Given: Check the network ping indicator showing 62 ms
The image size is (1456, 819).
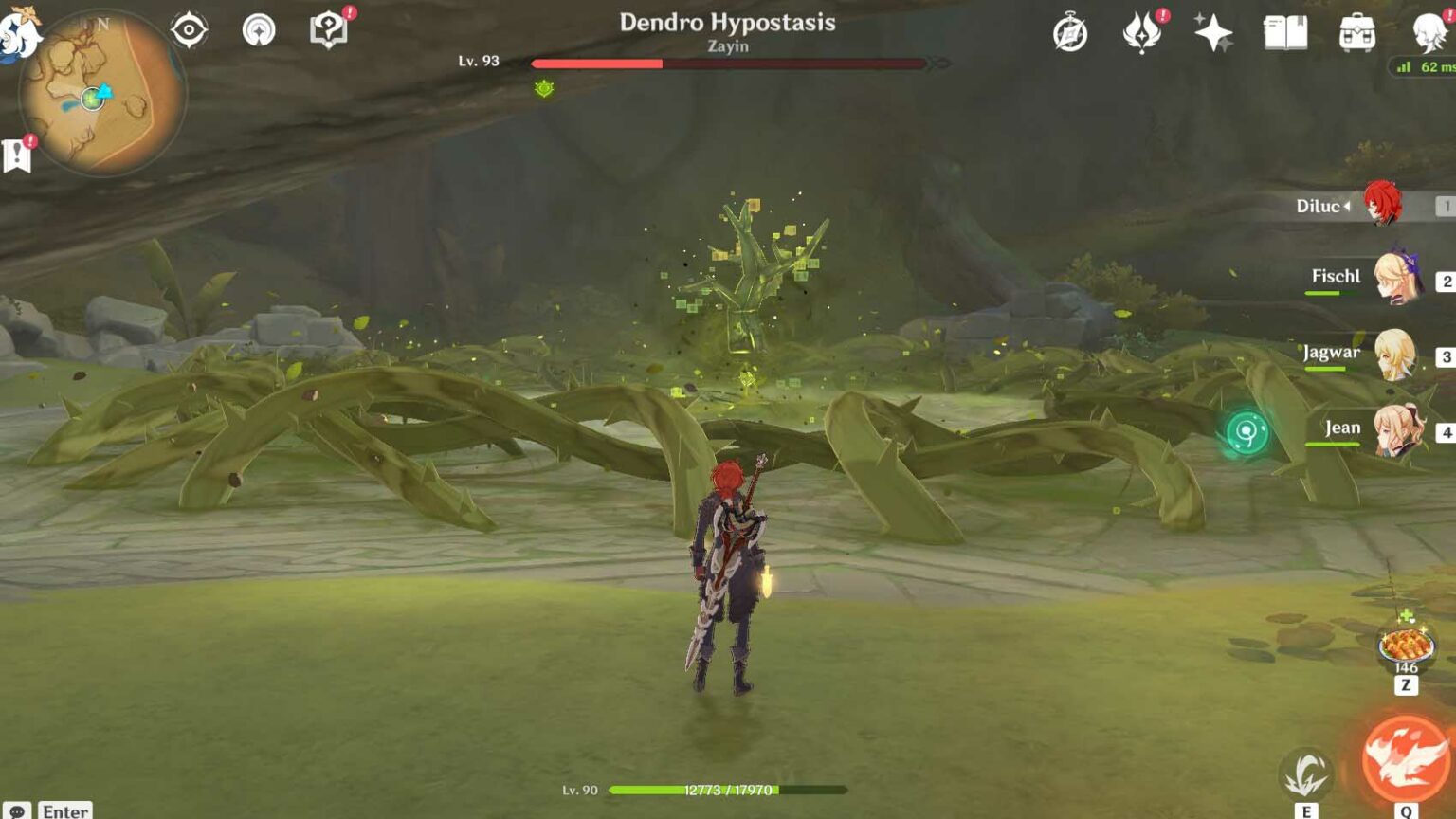Looking at the screenshot, I should (x=1427, y=67).
